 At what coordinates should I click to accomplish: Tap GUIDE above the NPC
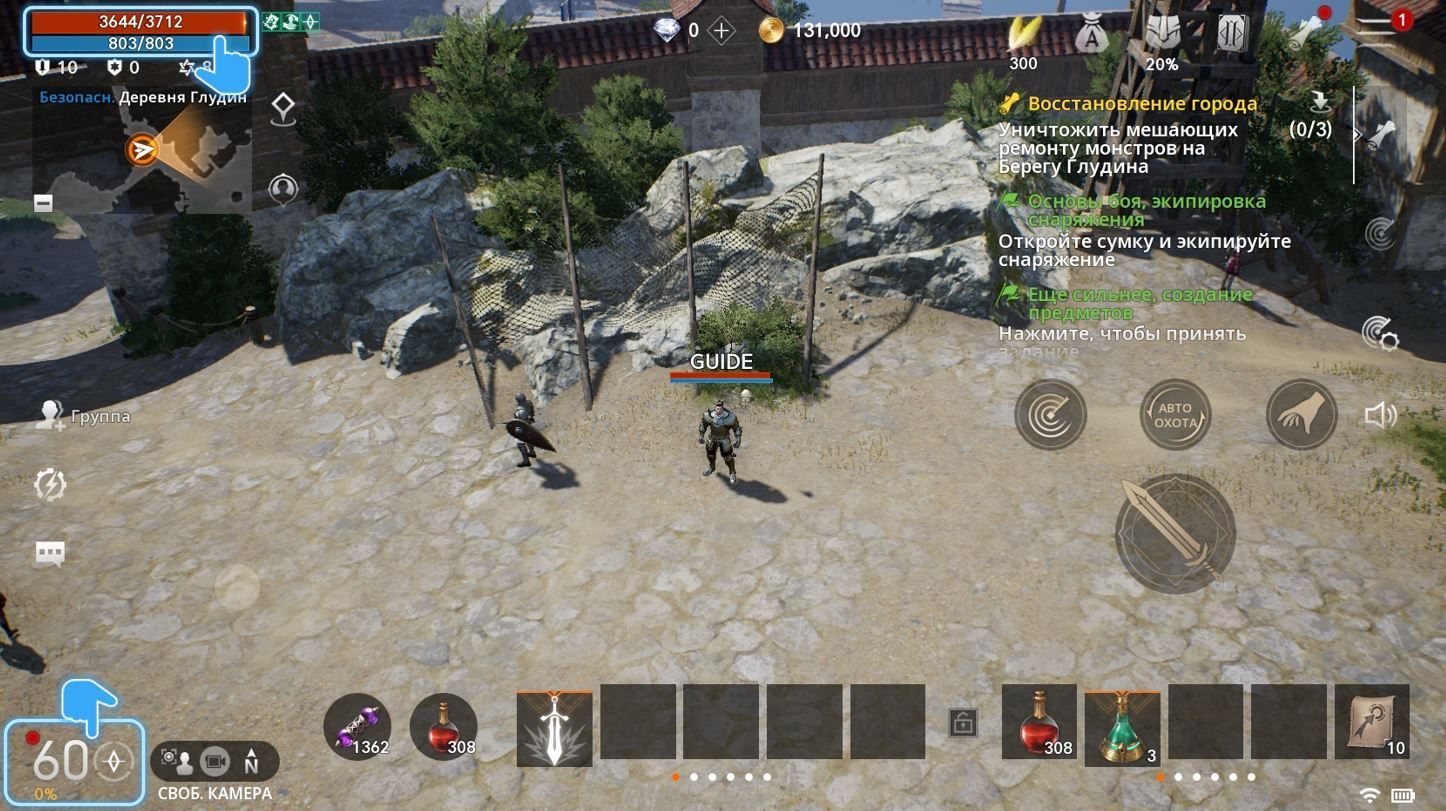pyautogui.click(x=722, y=362)
